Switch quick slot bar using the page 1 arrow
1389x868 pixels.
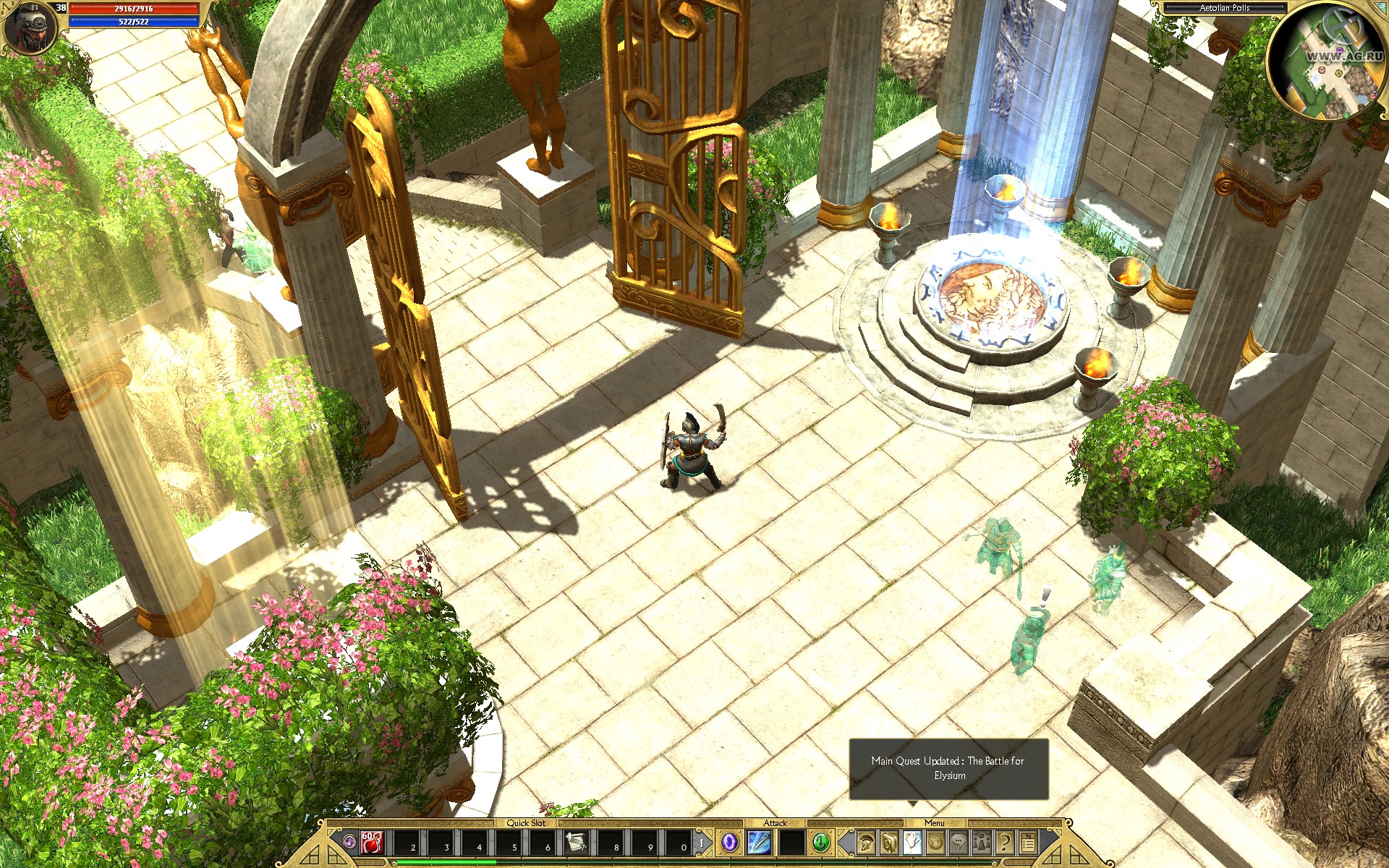tap(702, 843)
